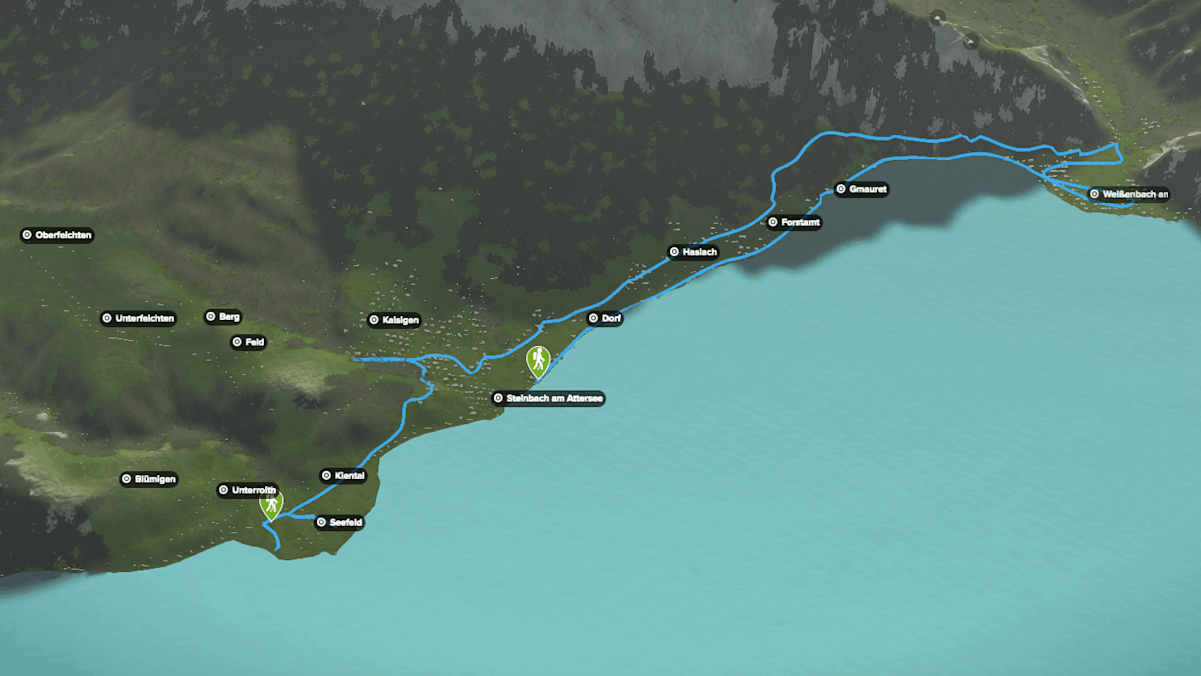Select the Unterroith location label
Image resolution: width=1201 pixels, height=676 pixels.
click(x=247, y=490)
